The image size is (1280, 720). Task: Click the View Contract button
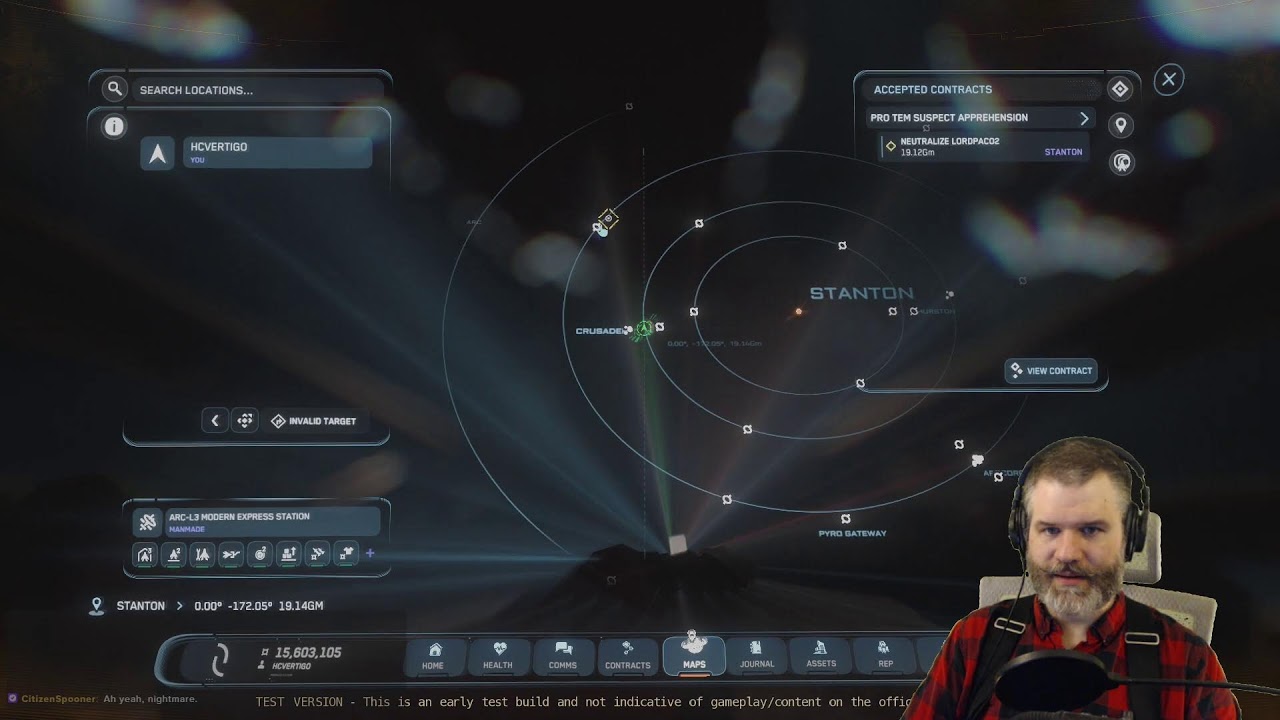pyautogui.click(x=1051, y=371)
